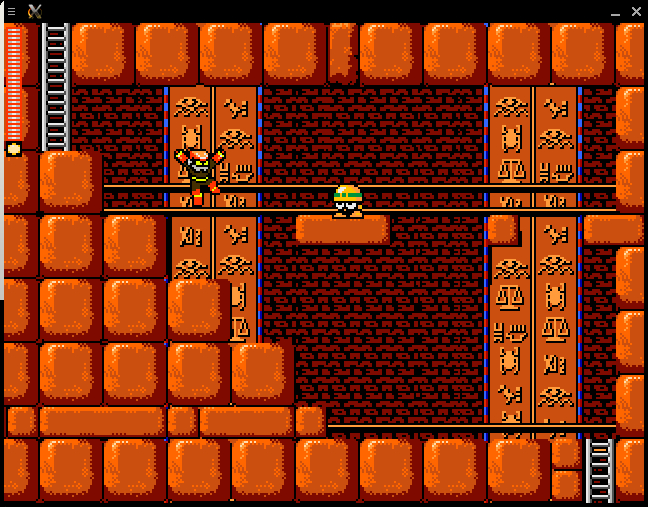Minimize the game window
Viewport: 648px width, 507px height.
pyautogui.click(x=615, y=12)
